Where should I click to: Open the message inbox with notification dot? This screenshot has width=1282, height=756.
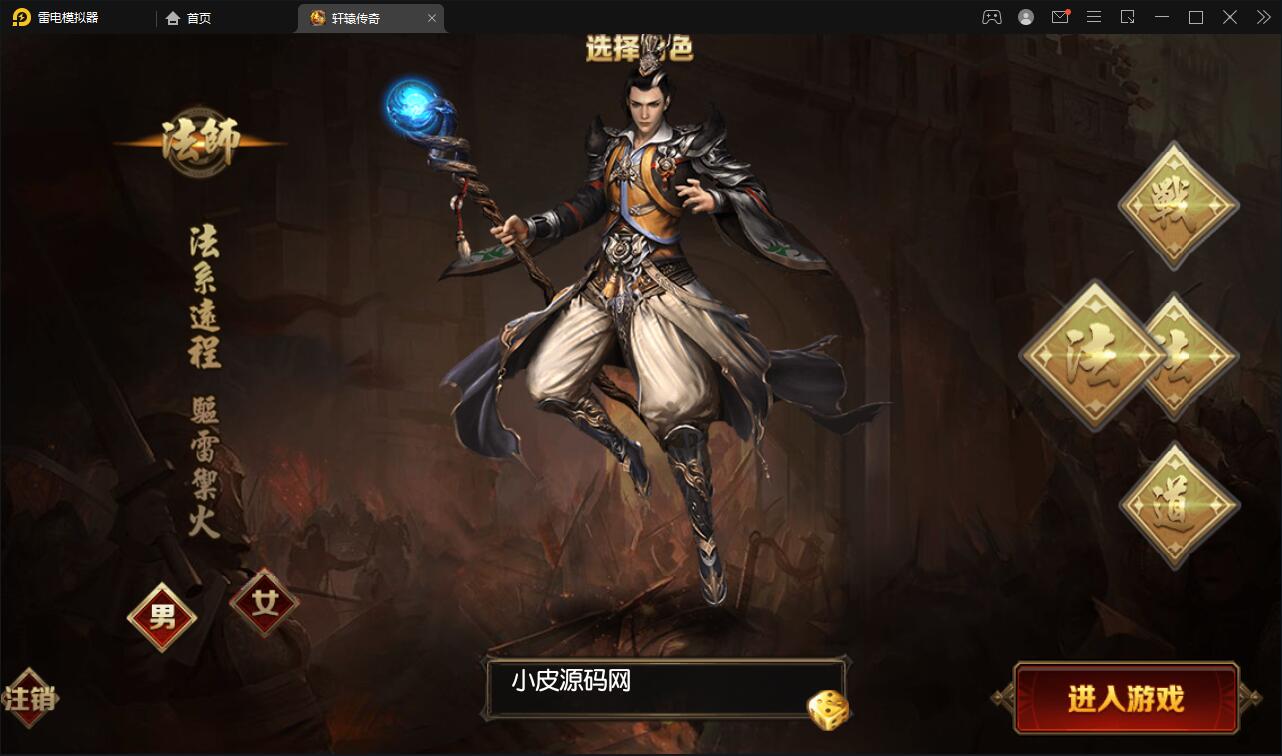(x=1061, y=17)
